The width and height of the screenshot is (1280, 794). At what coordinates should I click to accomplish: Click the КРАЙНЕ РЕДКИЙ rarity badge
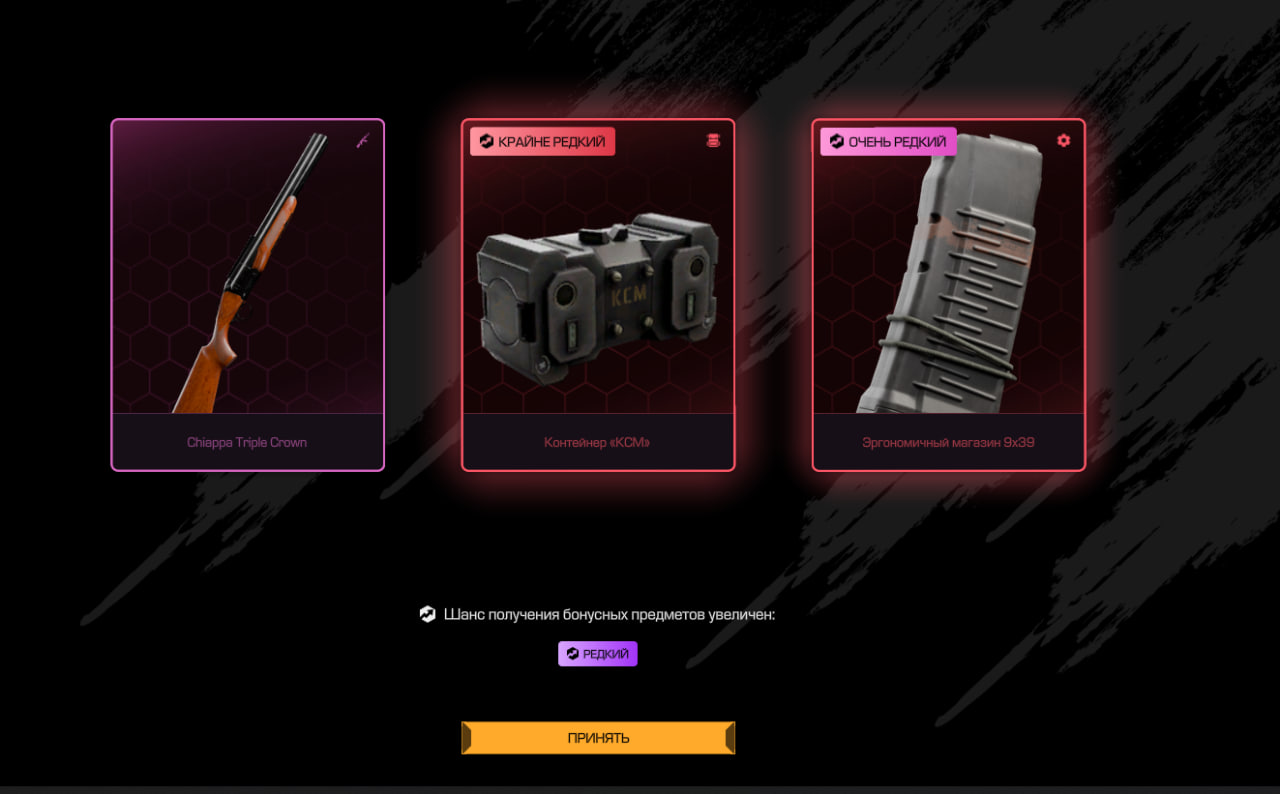[542, 142]
